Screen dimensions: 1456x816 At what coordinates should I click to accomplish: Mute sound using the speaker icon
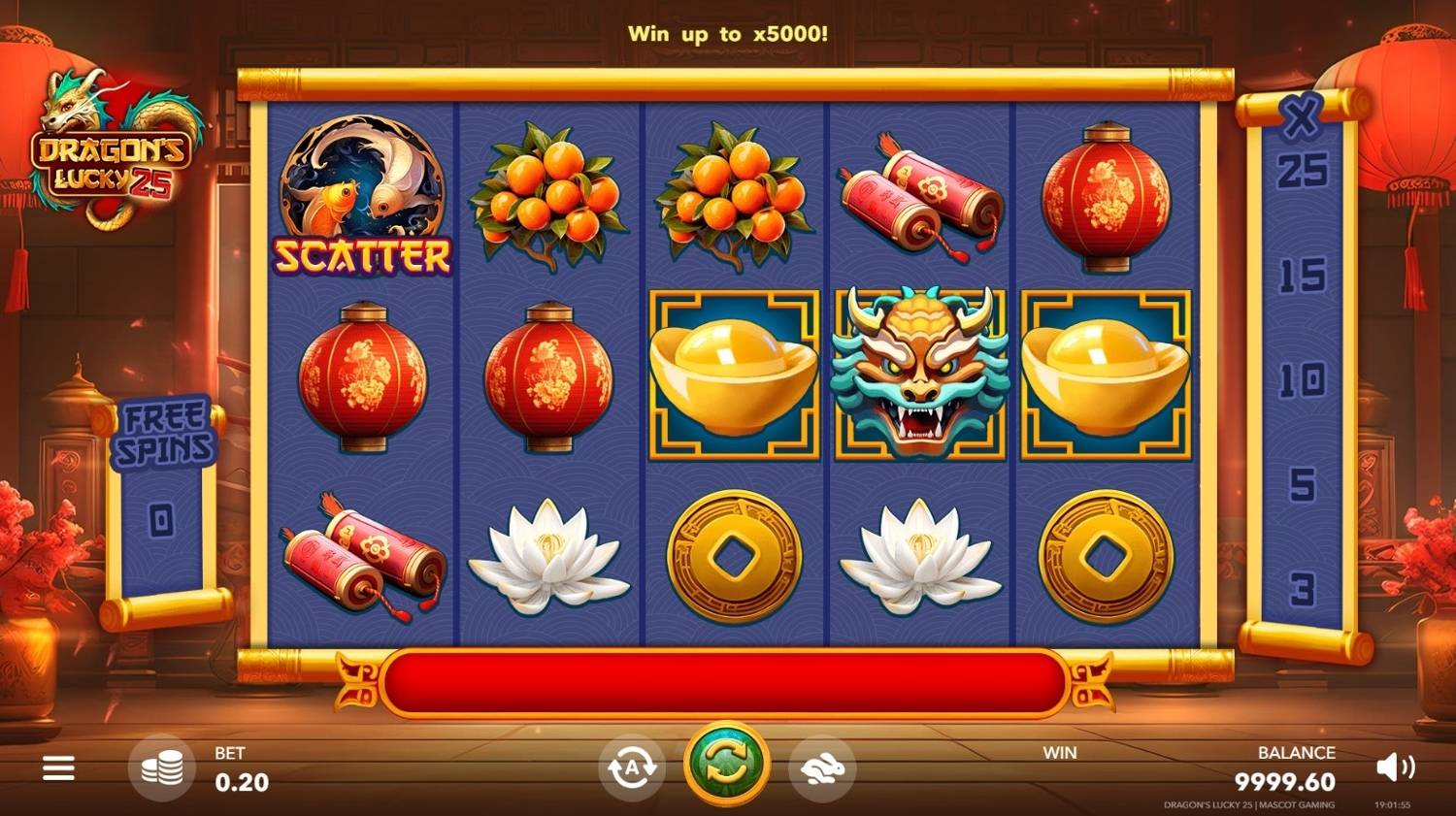[1395, 767]
